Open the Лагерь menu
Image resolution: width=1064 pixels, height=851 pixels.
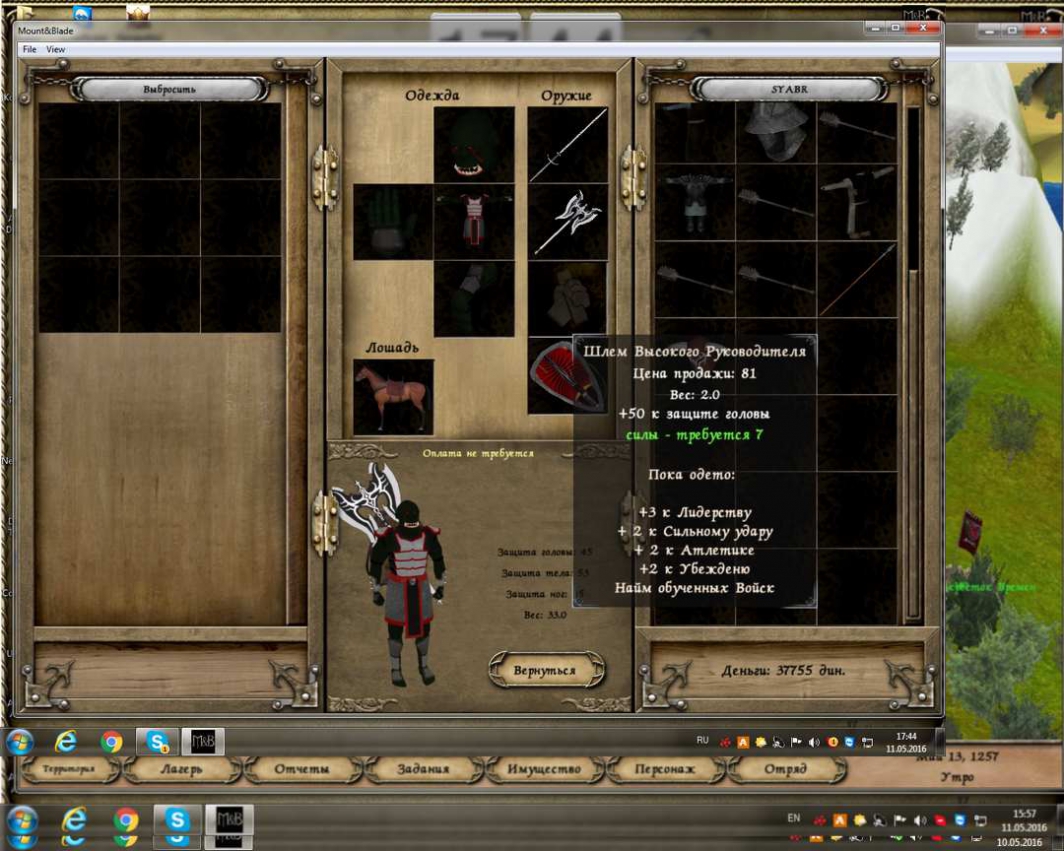point(181,769)
